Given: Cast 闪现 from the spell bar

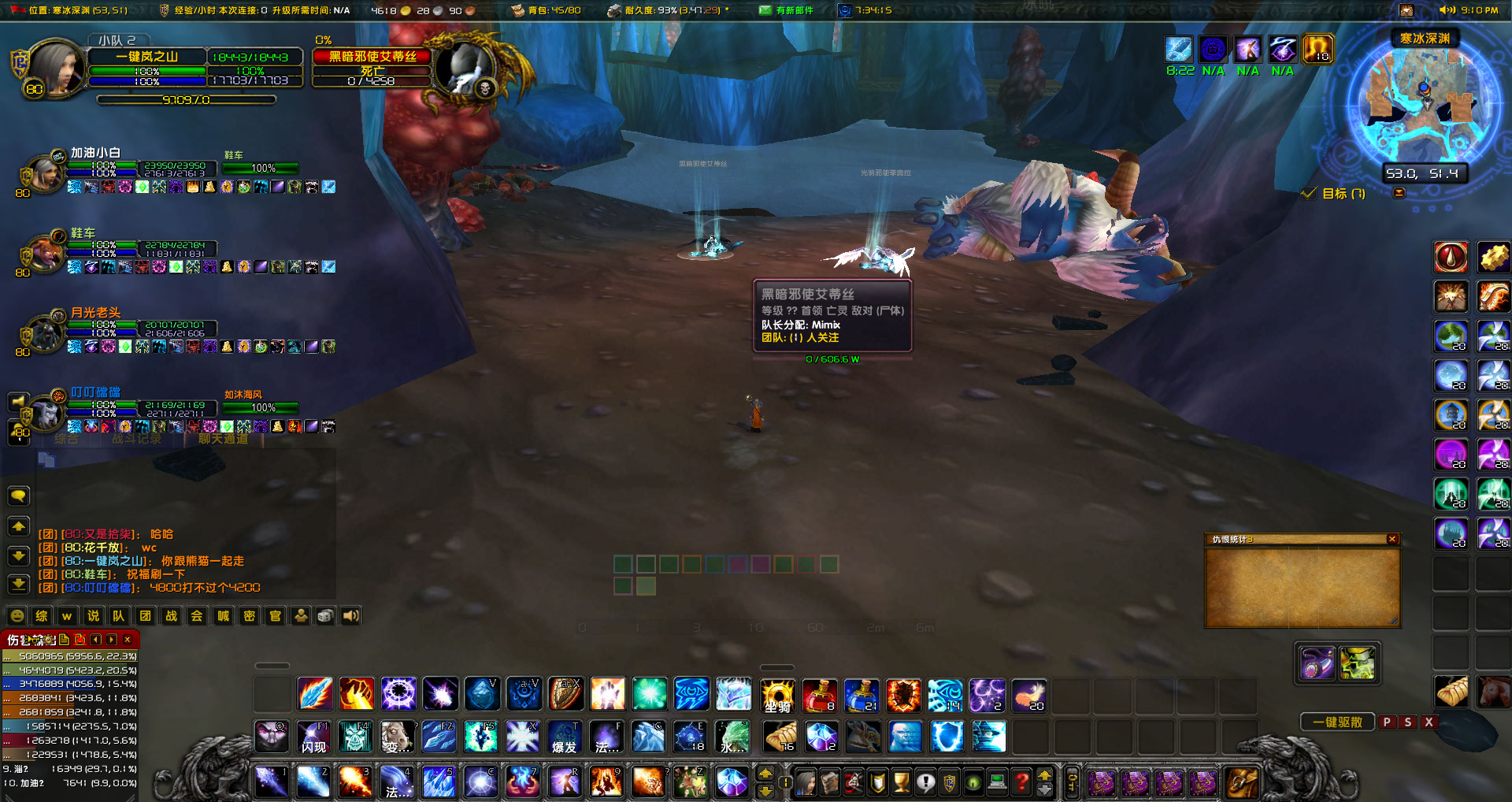Looking at the screenshot, I should (314, 737).
